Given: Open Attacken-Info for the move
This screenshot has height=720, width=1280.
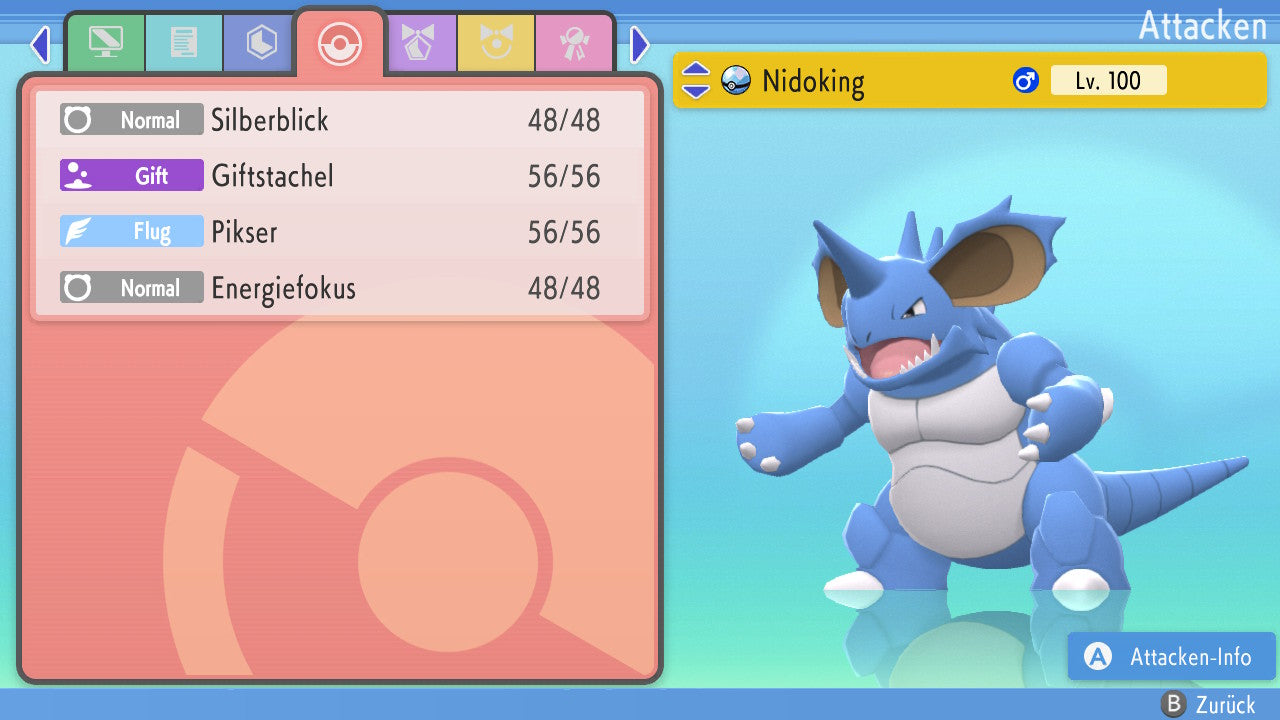Looking at the screenshot, I should pos(1171,656).
